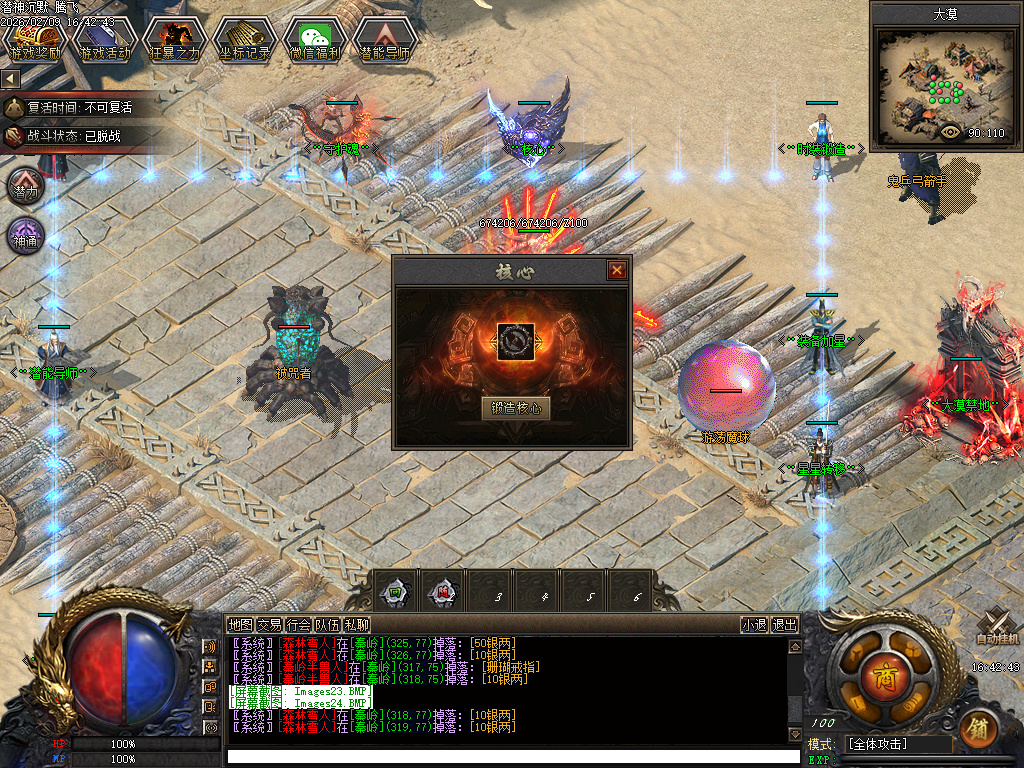1024x768 pixels.
Task: Open the 交易 trade tab
Action: pos(269,625)
